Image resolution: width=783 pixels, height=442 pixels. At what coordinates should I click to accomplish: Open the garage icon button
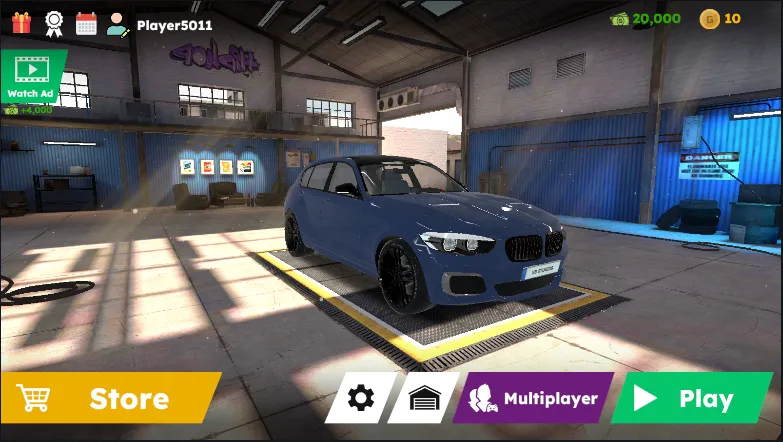pyautogui.click(x=424, y=398)
